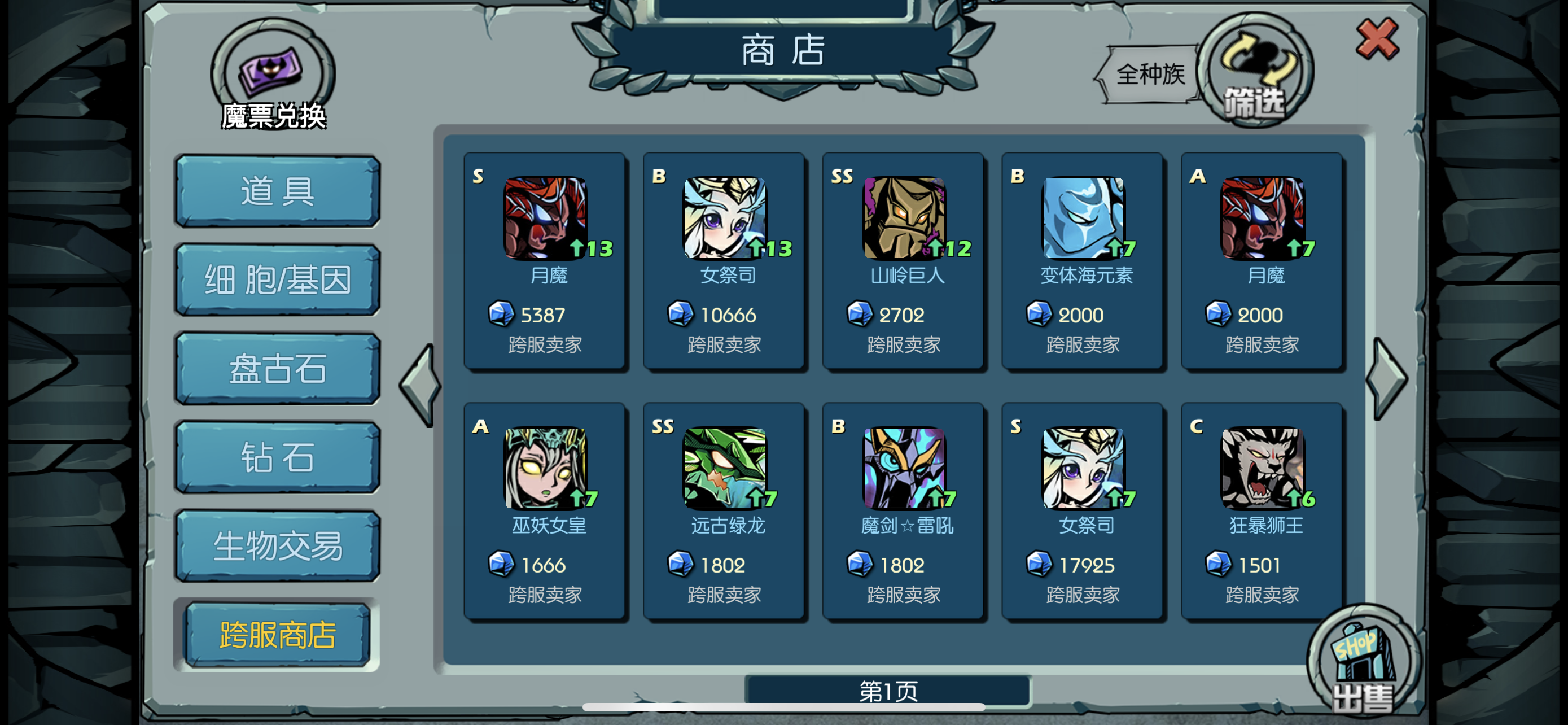Click the 变体海元素 creature icon
Image resolution: width=1568 pixels, height=725 pixels.
pos(1084,218)
